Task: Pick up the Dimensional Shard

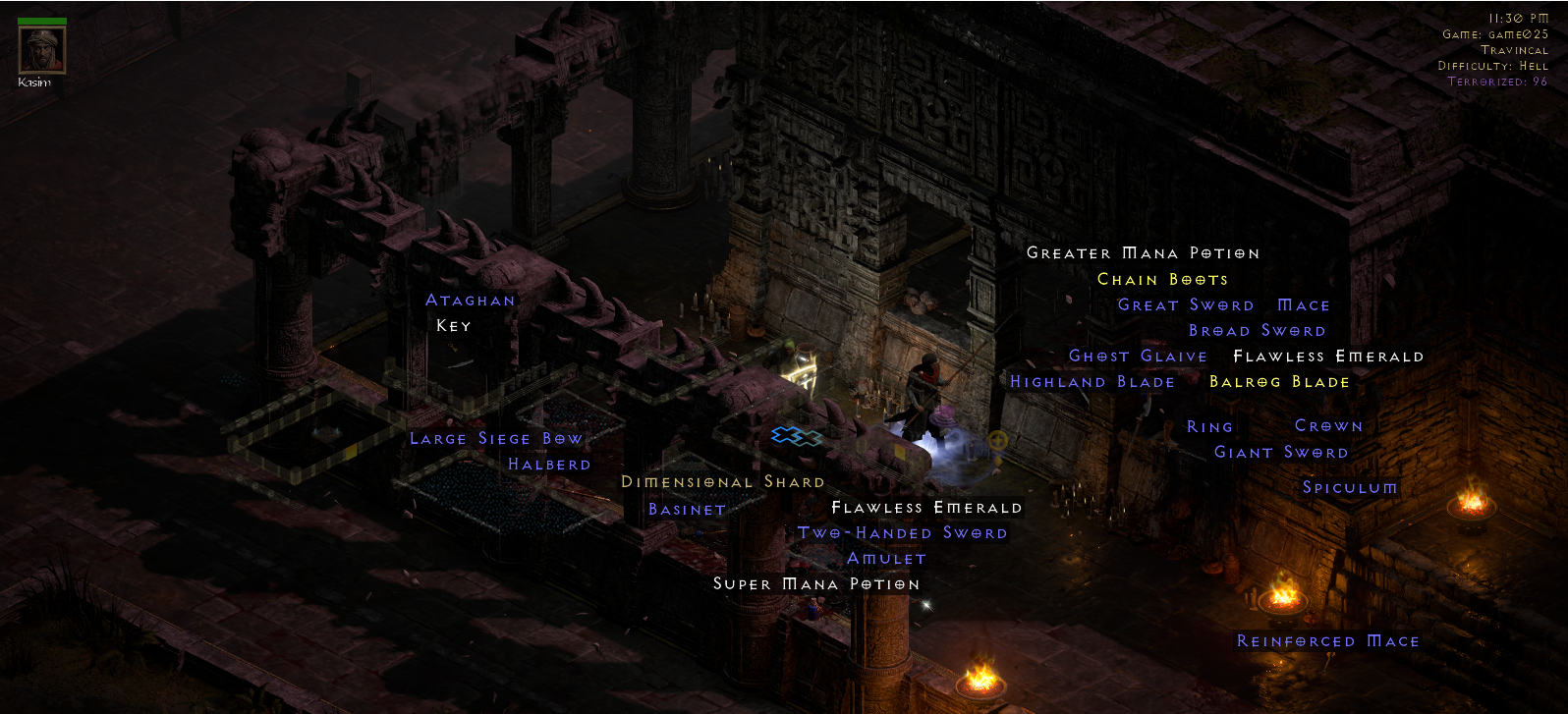Action: (x=722, y=482)
